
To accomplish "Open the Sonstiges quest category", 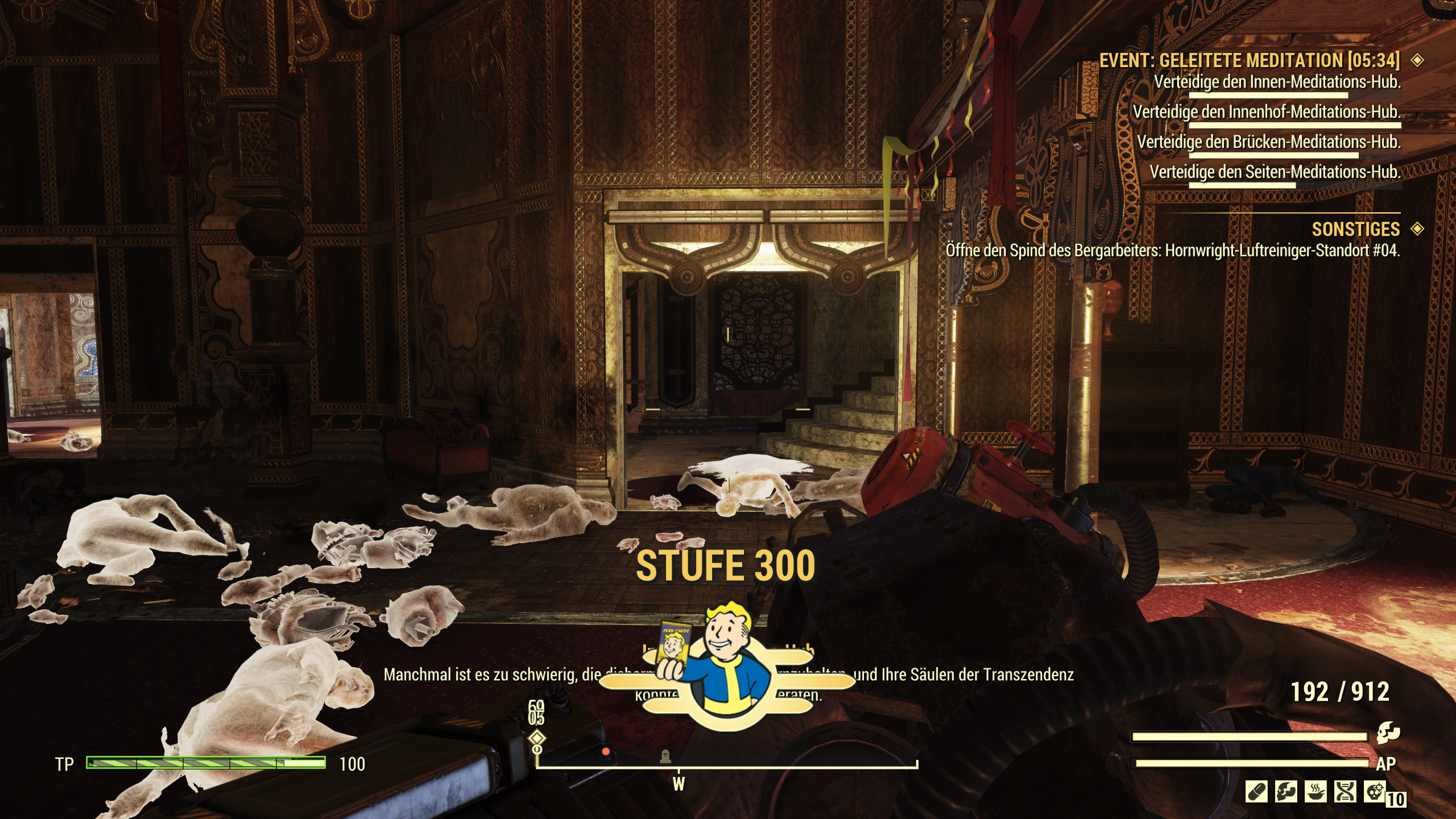I will [x=1355, y=229].
